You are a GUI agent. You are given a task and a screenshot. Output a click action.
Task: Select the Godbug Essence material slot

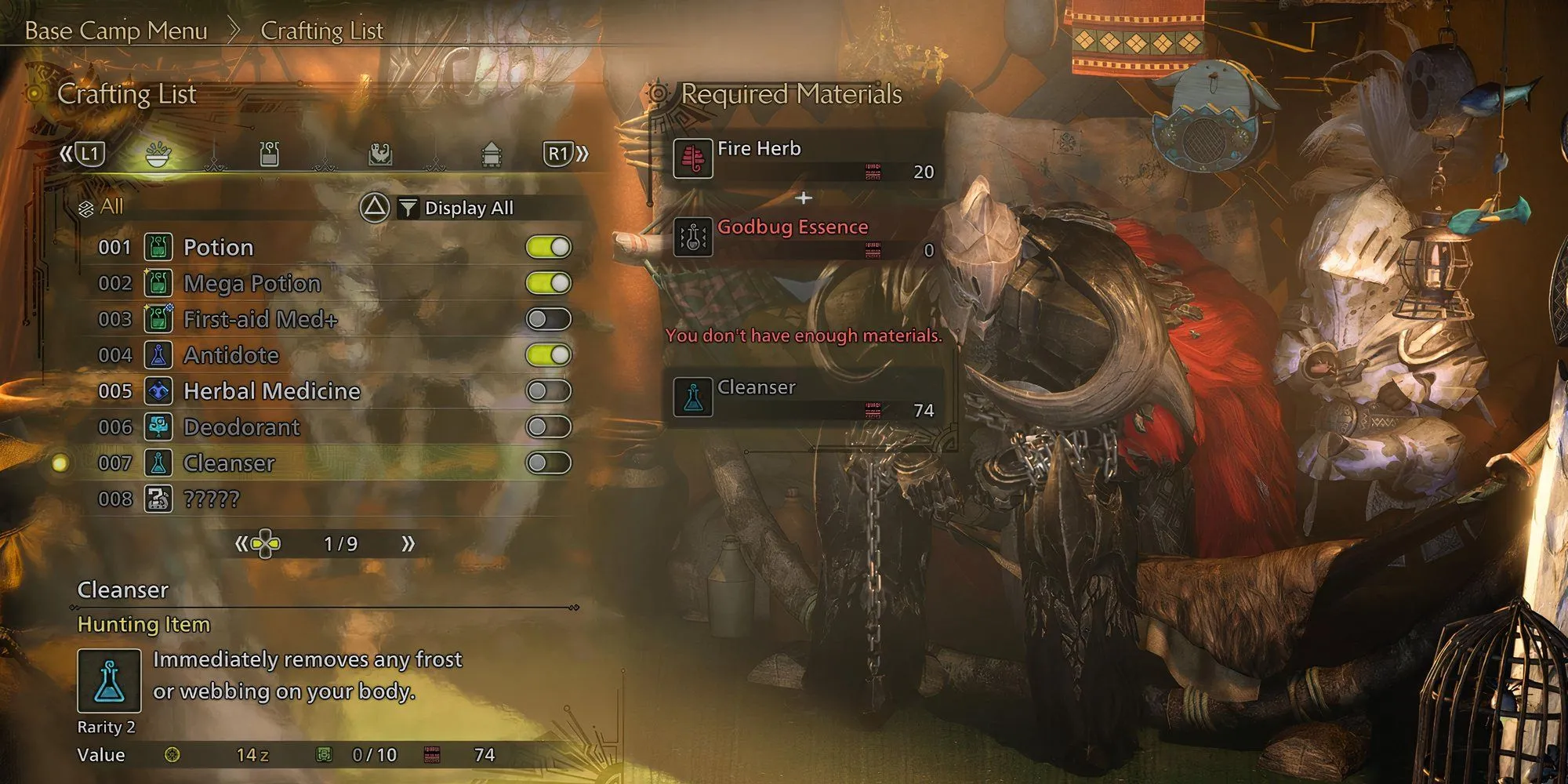click(804, 238)
